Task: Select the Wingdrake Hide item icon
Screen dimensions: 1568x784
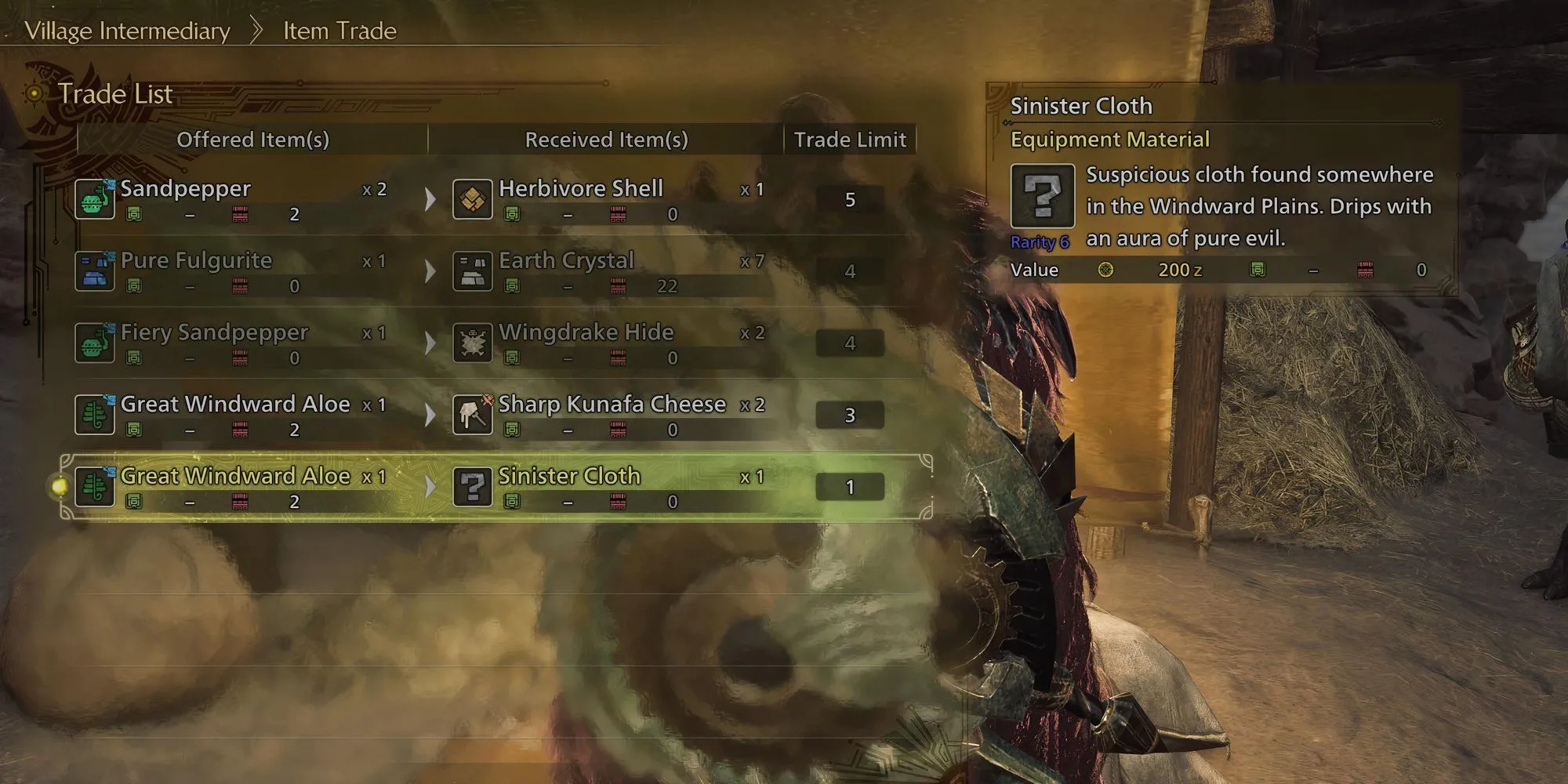Action: (473, 343)
